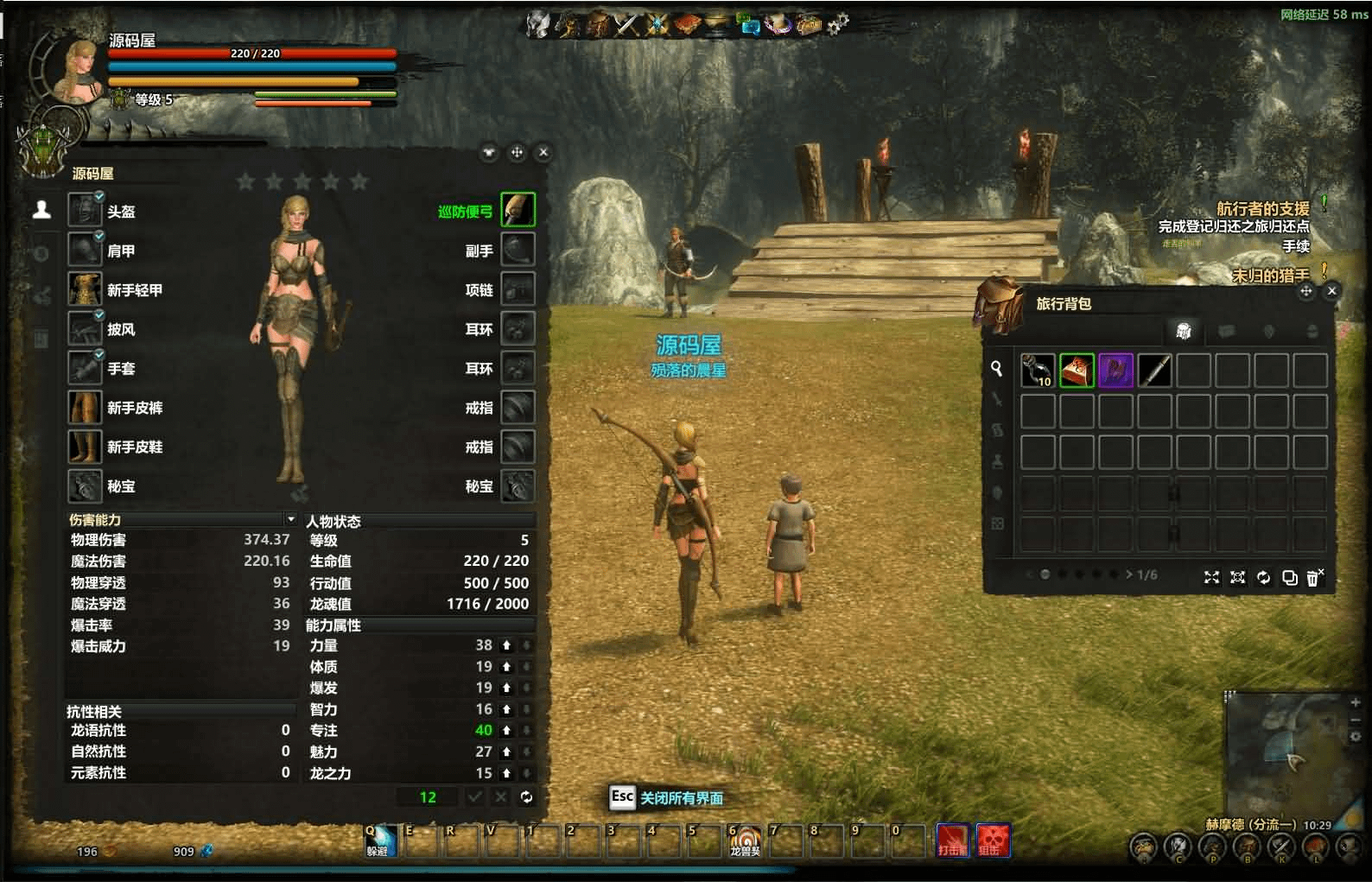Select the novice leather boots slot
The width and height of the screenshot is (1372, 882).
pos(85,447)
